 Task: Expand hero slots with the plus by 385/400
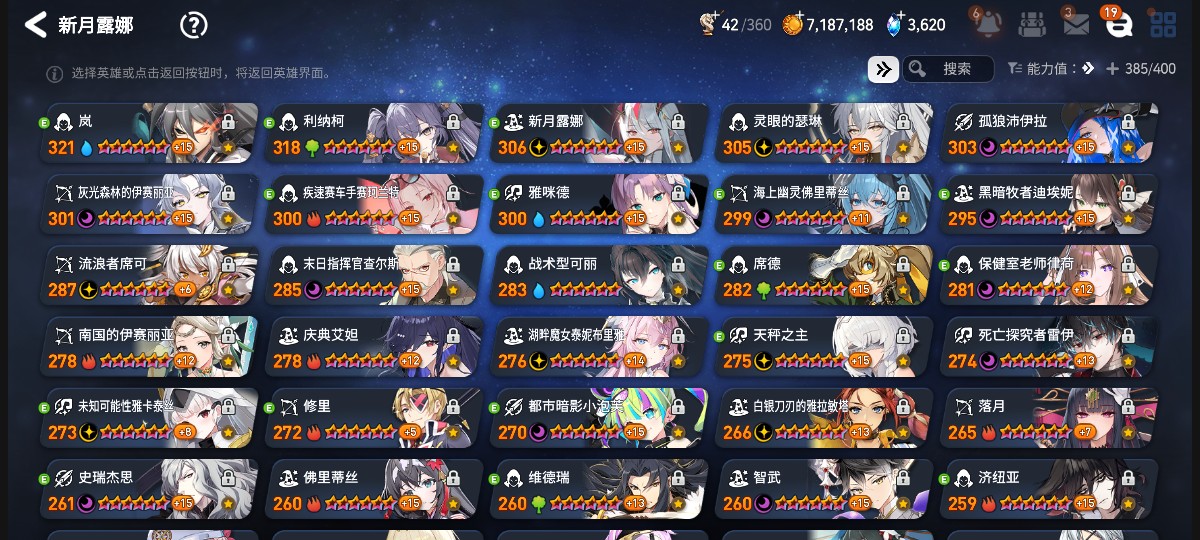[1112, 69]
